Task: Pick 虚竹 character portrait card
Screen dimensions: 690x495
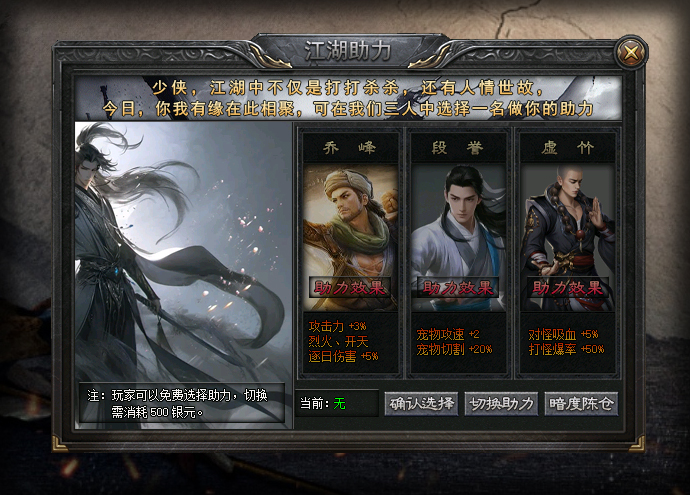Action: click(567, 225)
